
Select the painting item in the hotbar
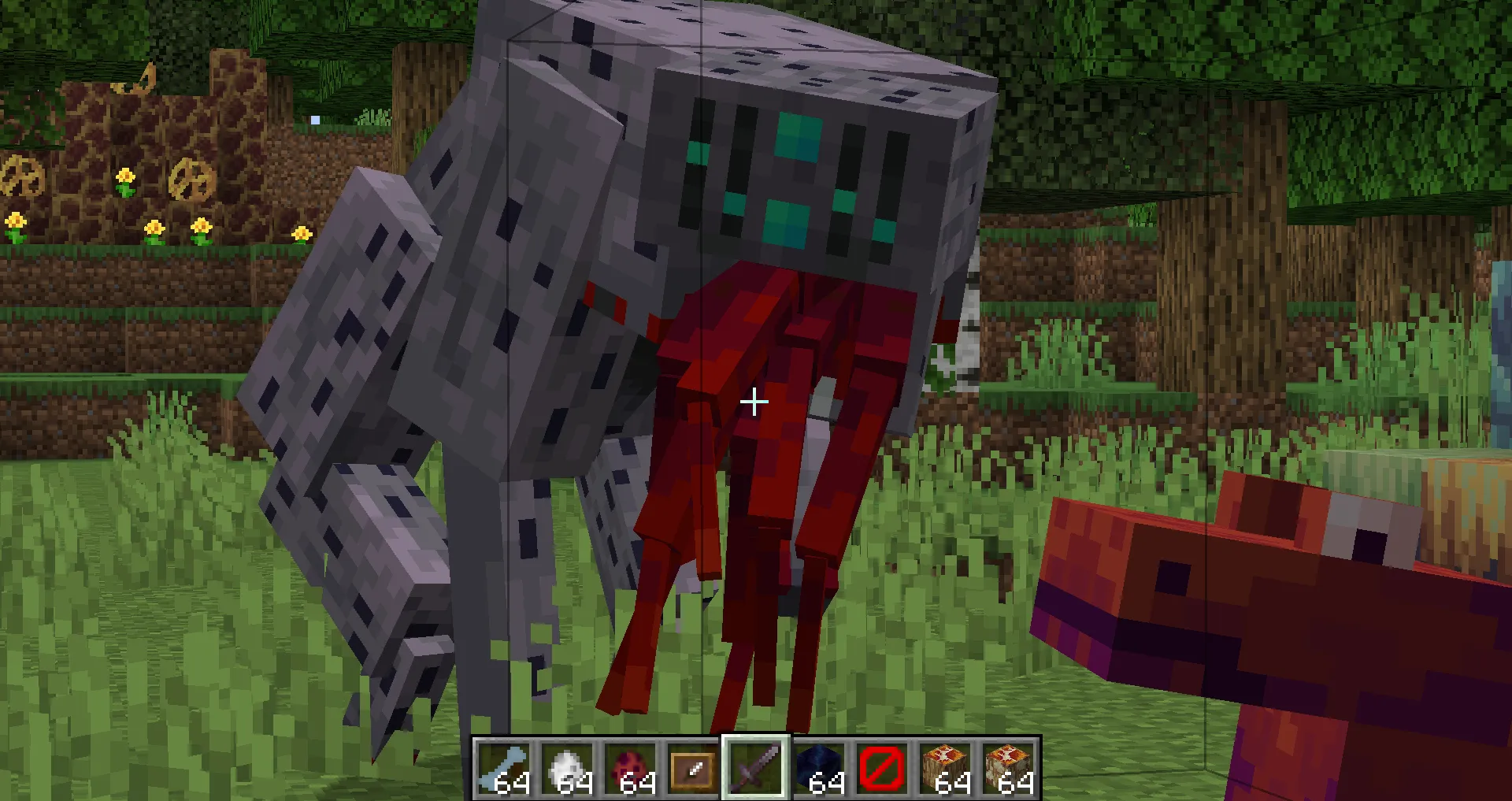(x=693, y=768)
